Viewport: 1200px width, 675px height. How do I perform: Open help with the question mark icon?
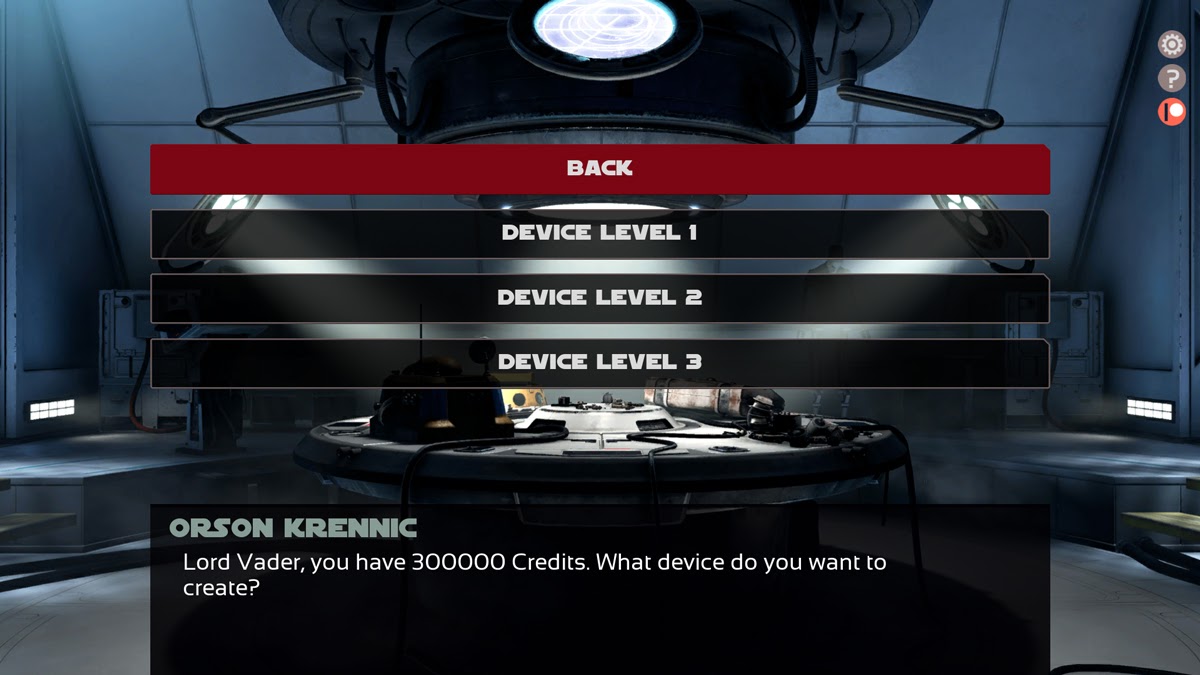pyautogui.click(x=1171, y=78)
